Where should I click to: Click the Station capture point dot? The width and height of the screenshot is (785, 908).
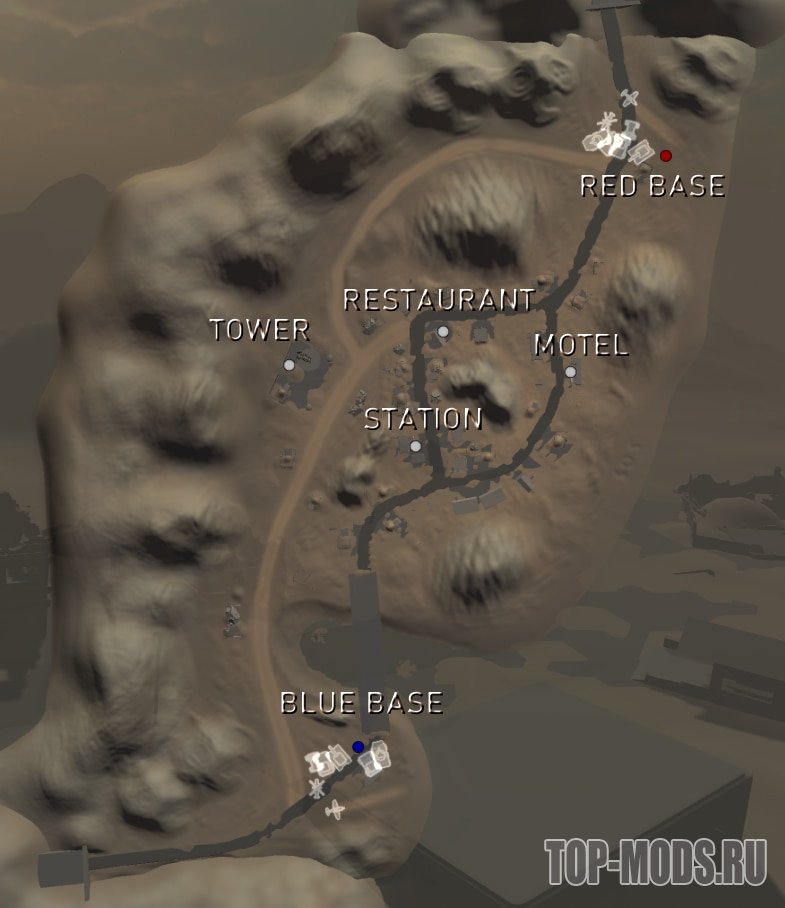coord(416,446)
